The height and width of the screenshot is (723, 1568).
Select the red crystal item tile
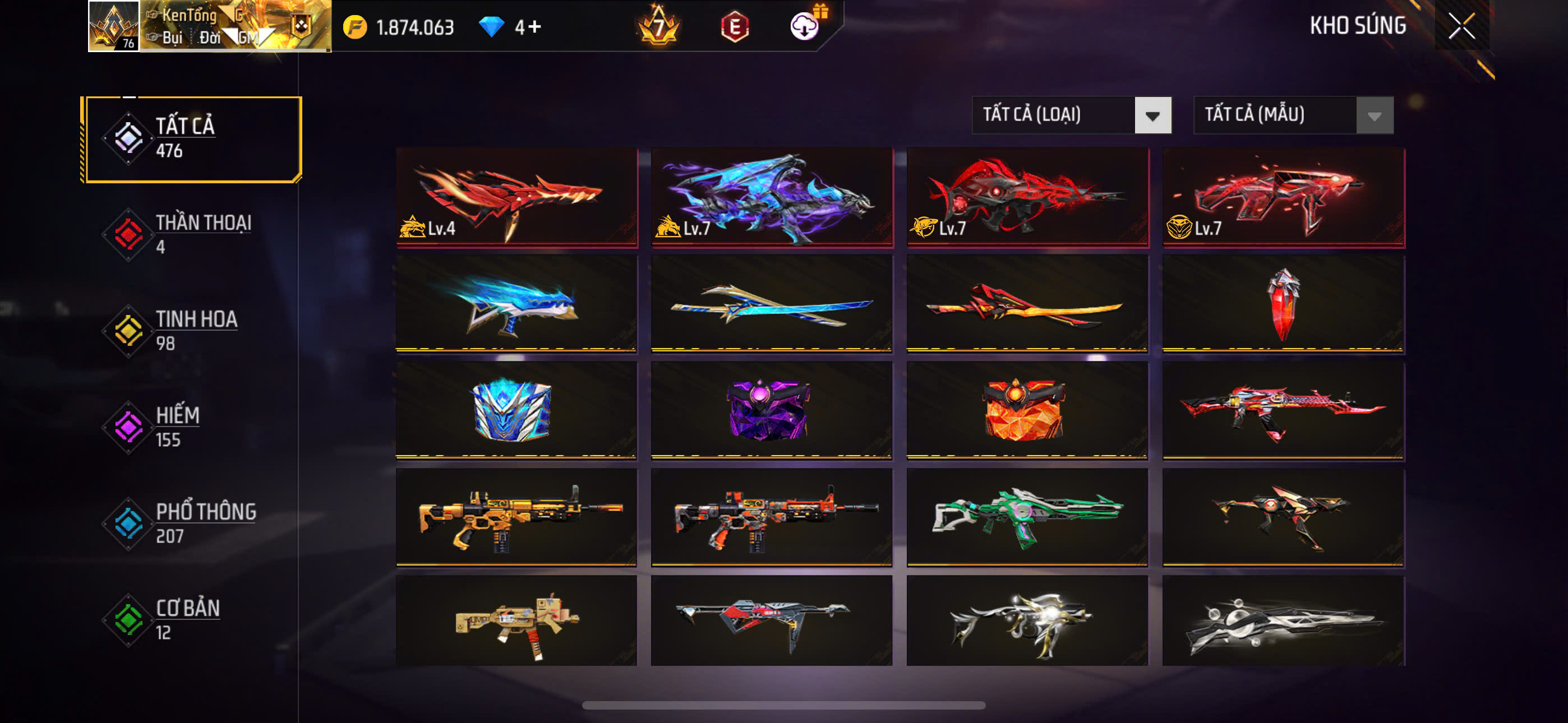click(1283, 304)
